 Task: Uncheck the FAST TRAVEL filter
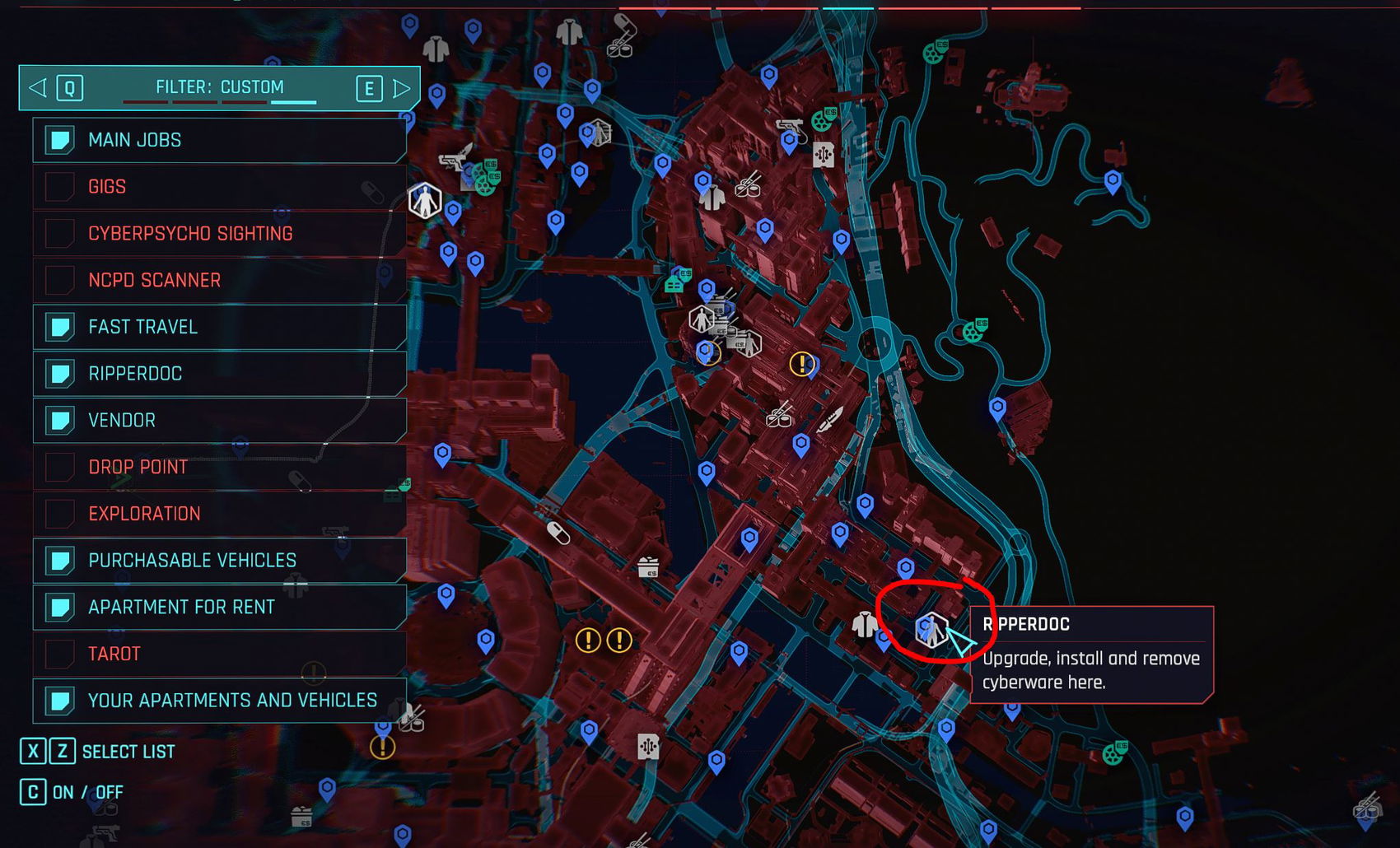pos(58,327)
